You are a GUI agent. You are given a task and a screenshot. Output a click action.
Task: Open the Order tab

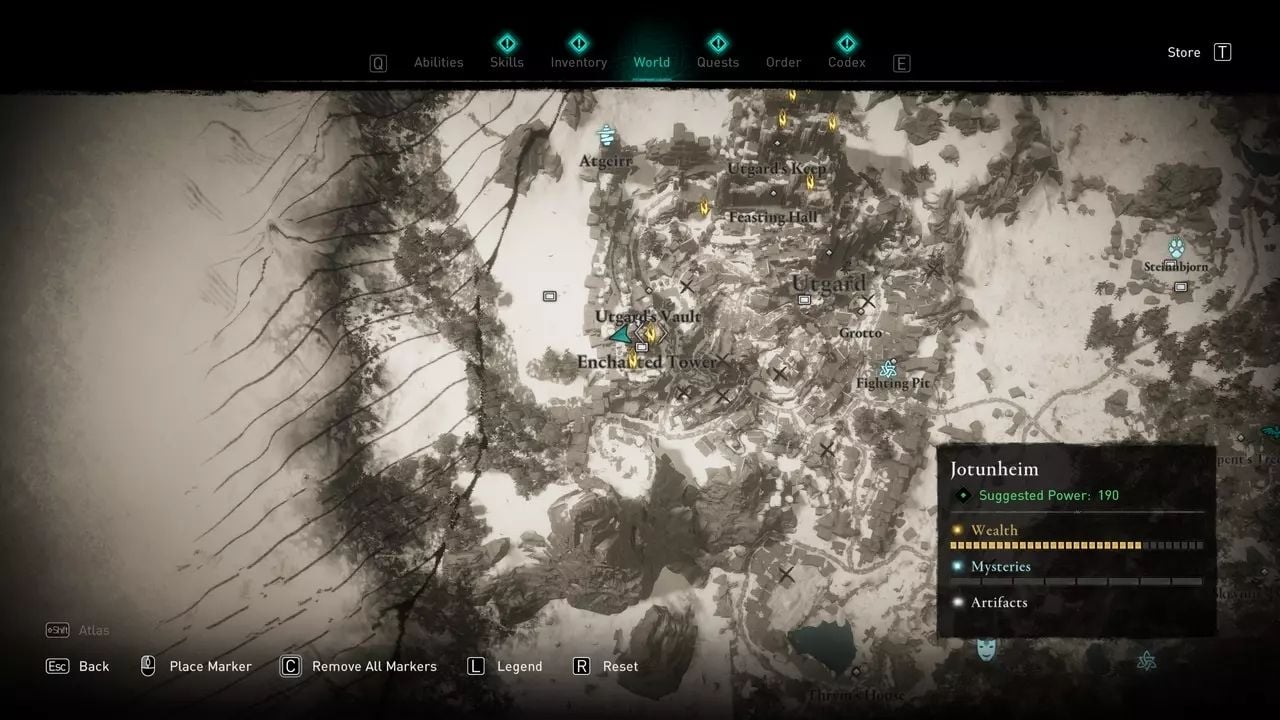click(x=783, y=62)
